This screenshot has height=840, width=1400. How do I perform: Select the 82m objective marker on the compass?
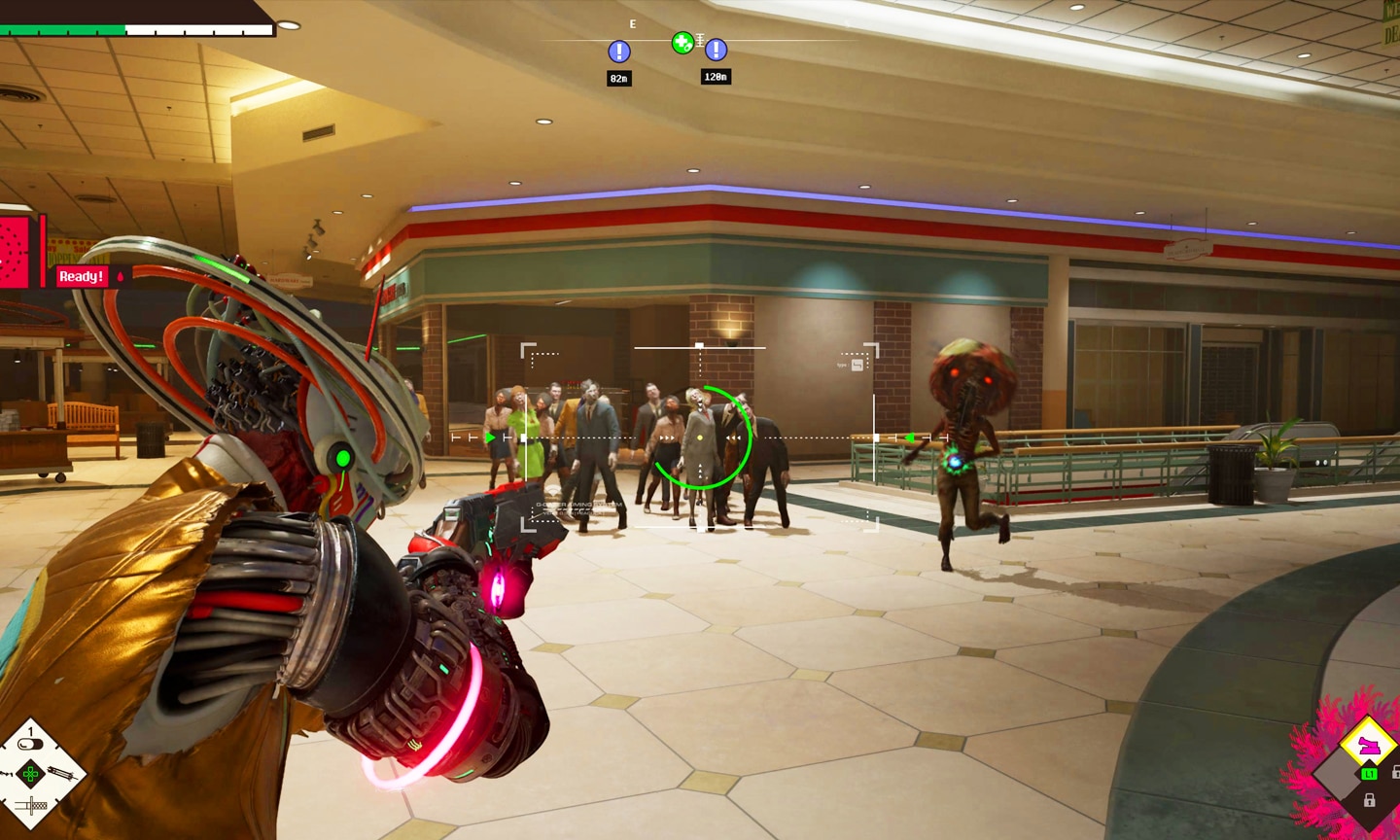point(618,52)
